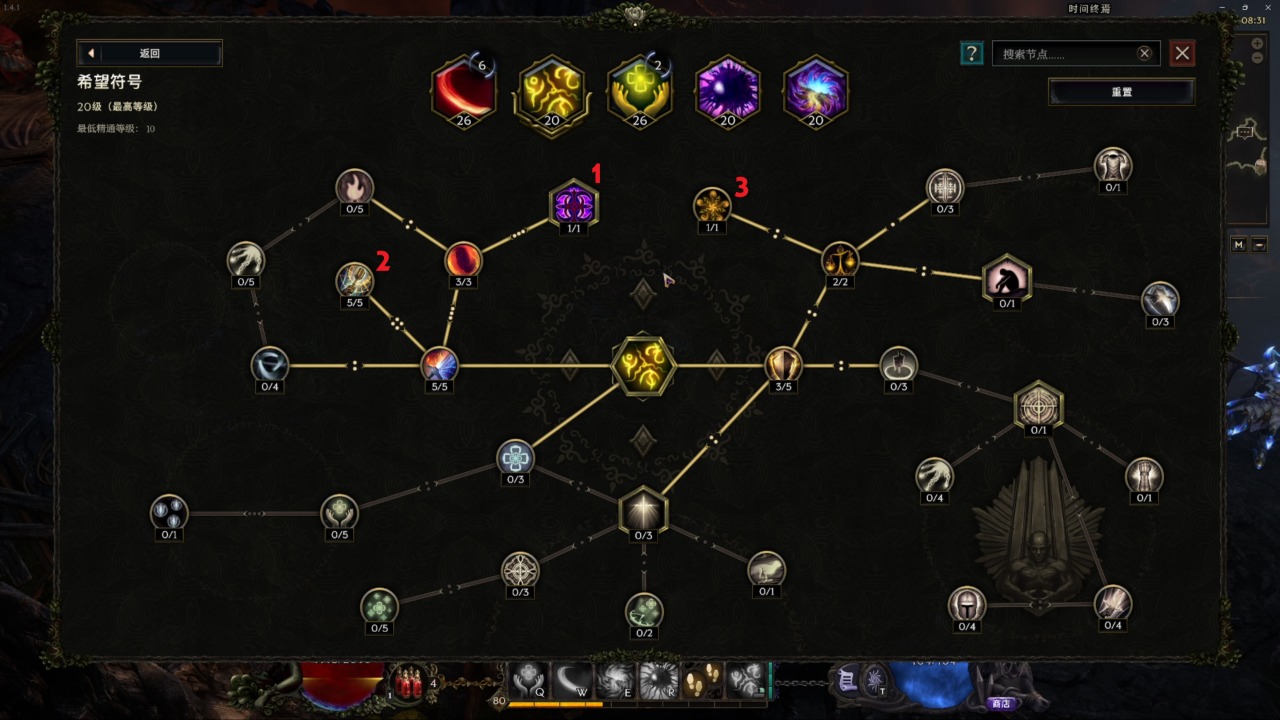Click the 返回 back button
Screen dimensions: 1280x720
click(x=149, y=54)
